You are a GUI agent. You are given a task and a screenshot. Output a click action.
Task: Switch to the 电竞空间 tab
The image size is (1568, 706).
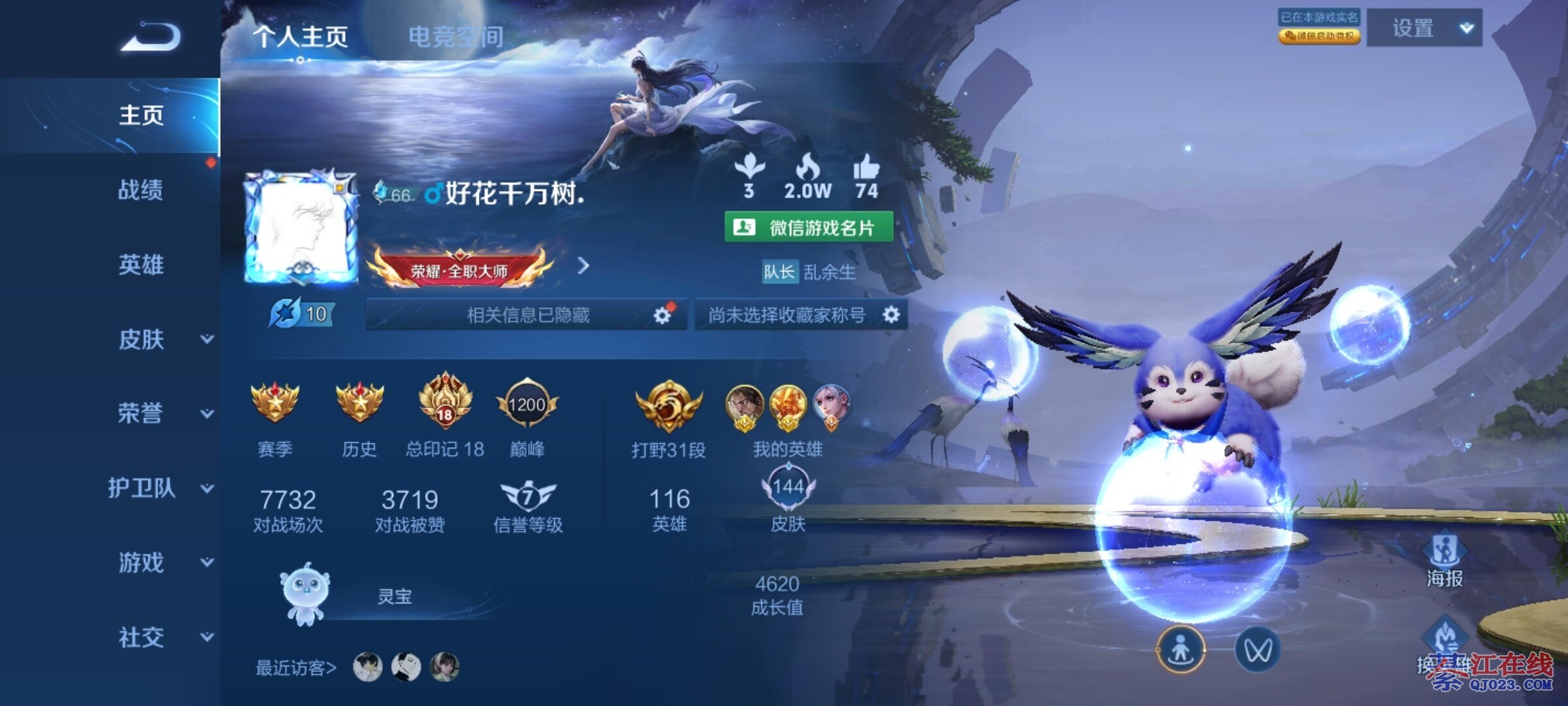(x=455, y=37)
